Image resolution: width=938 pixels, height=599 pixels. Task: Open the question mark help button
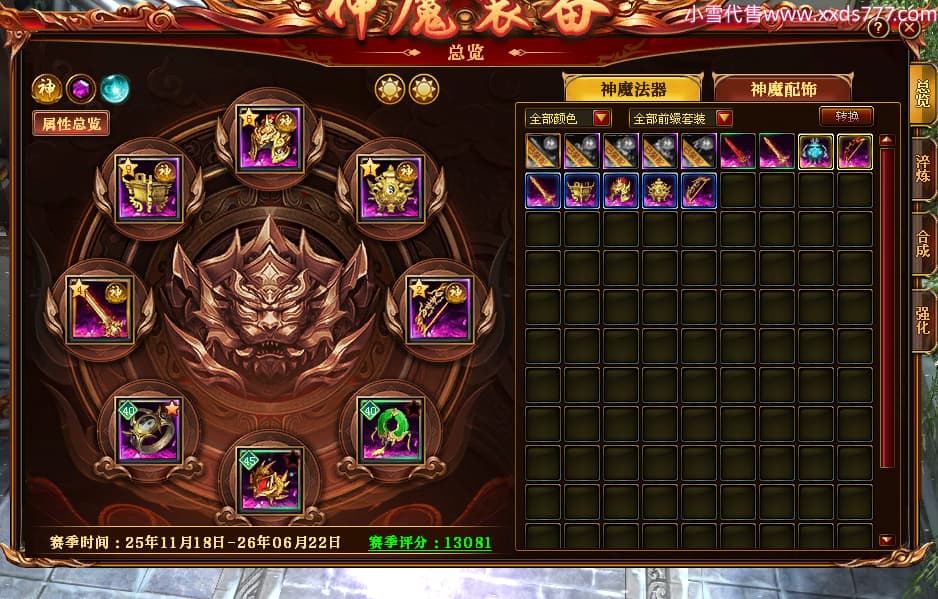pos(878,29)
